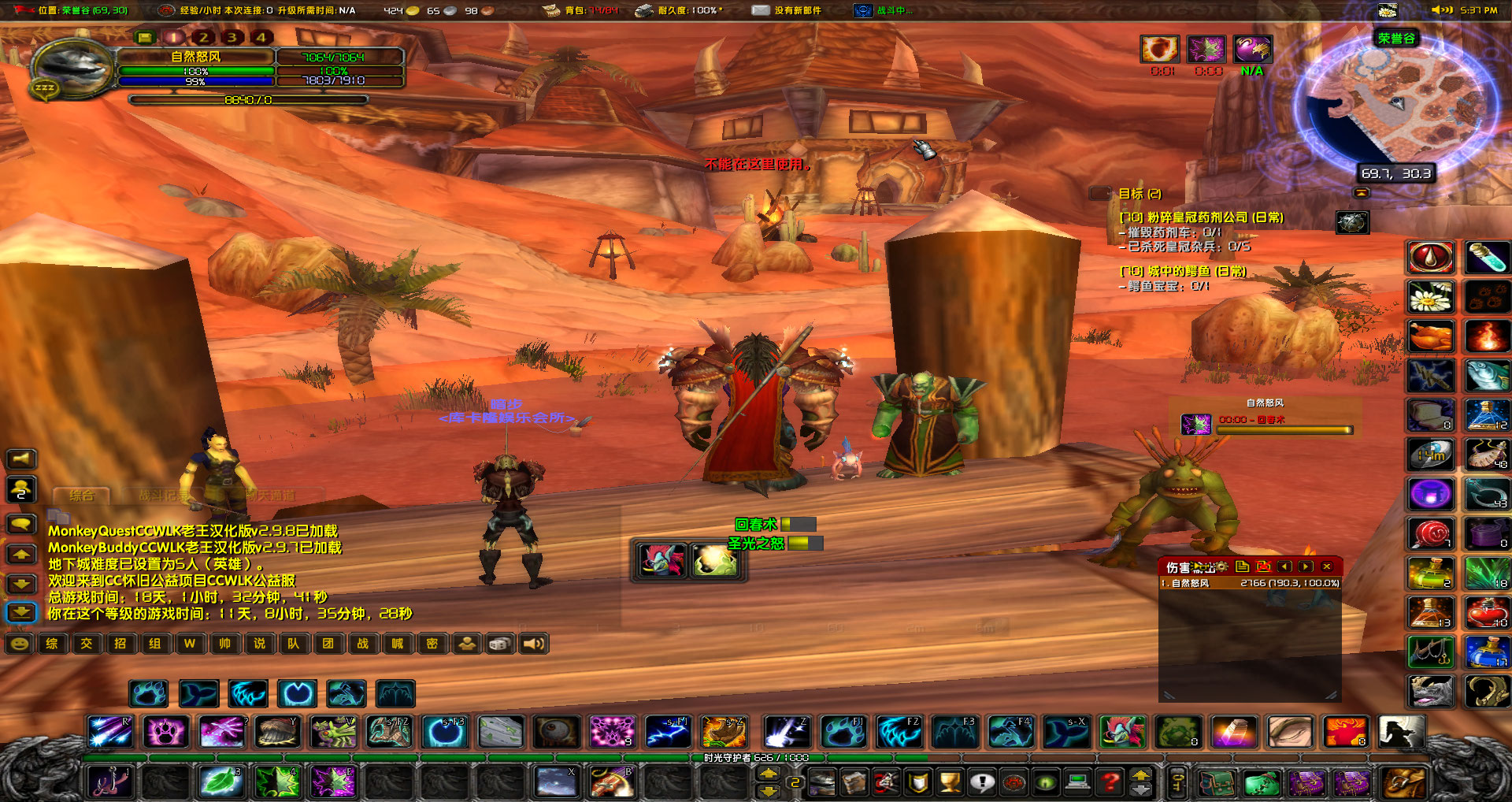Click the left arrow on 伤害输出 window

pos(1286,566)
